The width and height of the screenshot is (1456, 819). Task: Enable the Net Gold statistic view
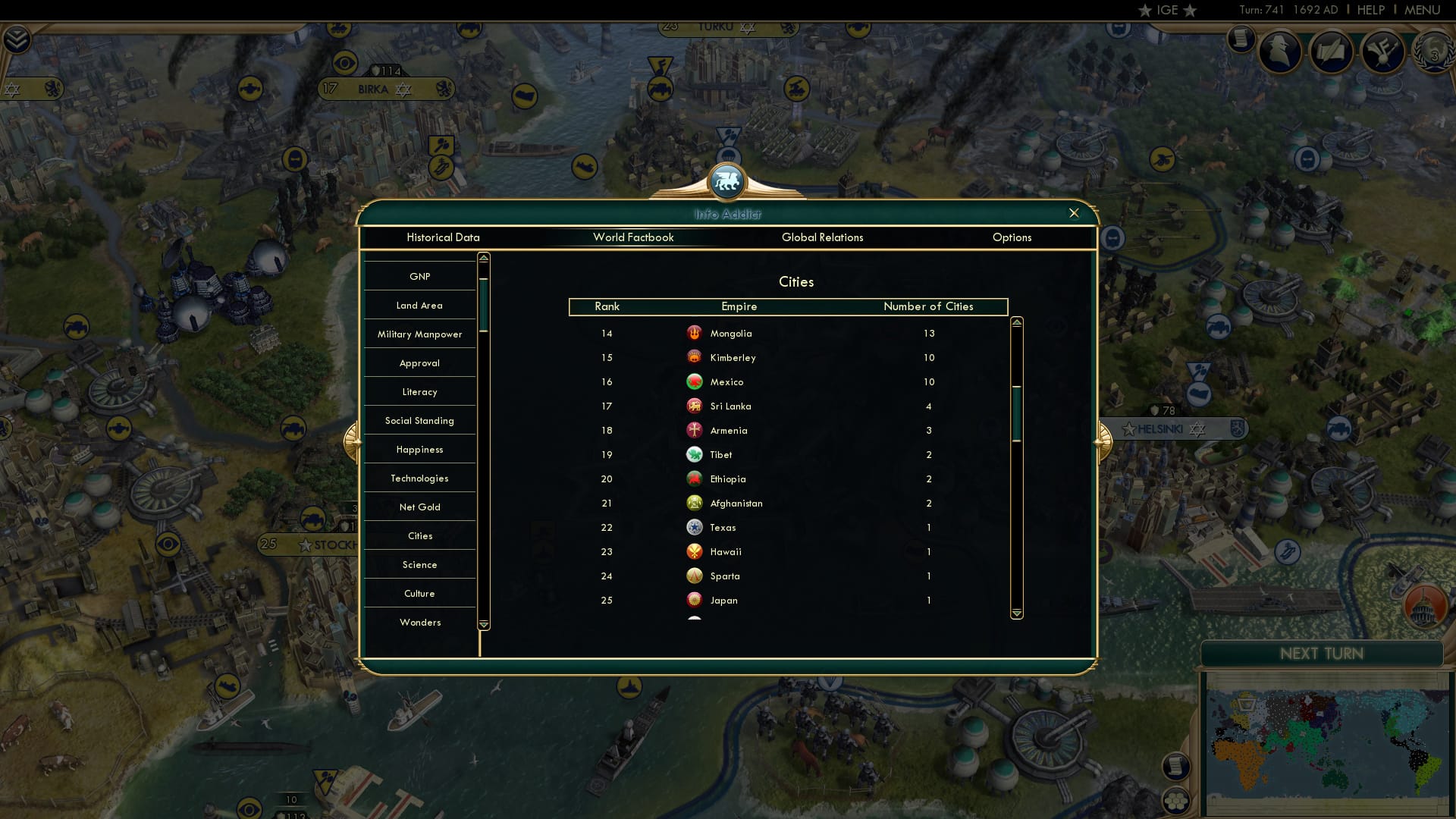(x=419, y=507)
